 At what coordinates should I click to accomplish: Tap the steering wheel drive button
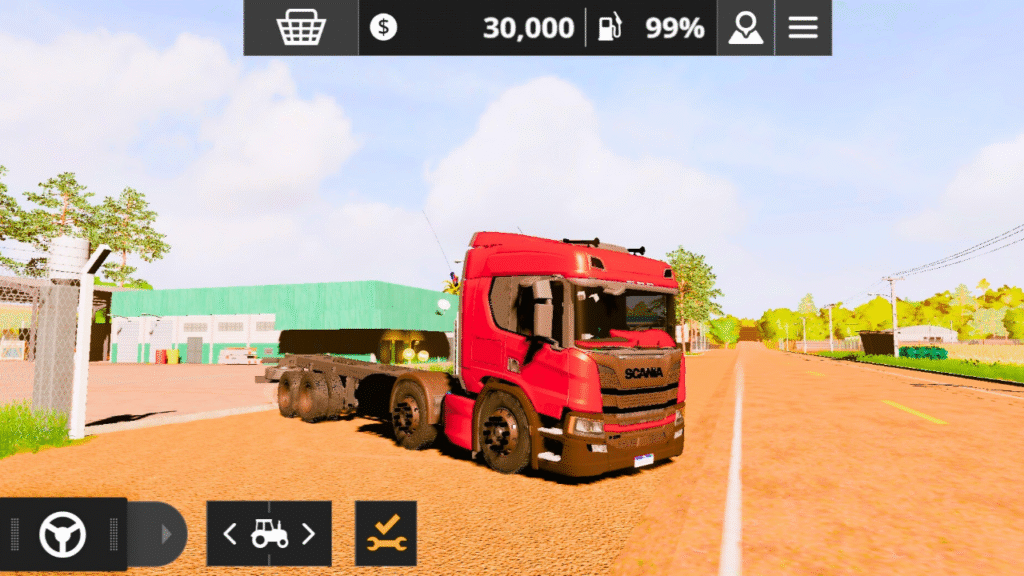tap(62, 534)
